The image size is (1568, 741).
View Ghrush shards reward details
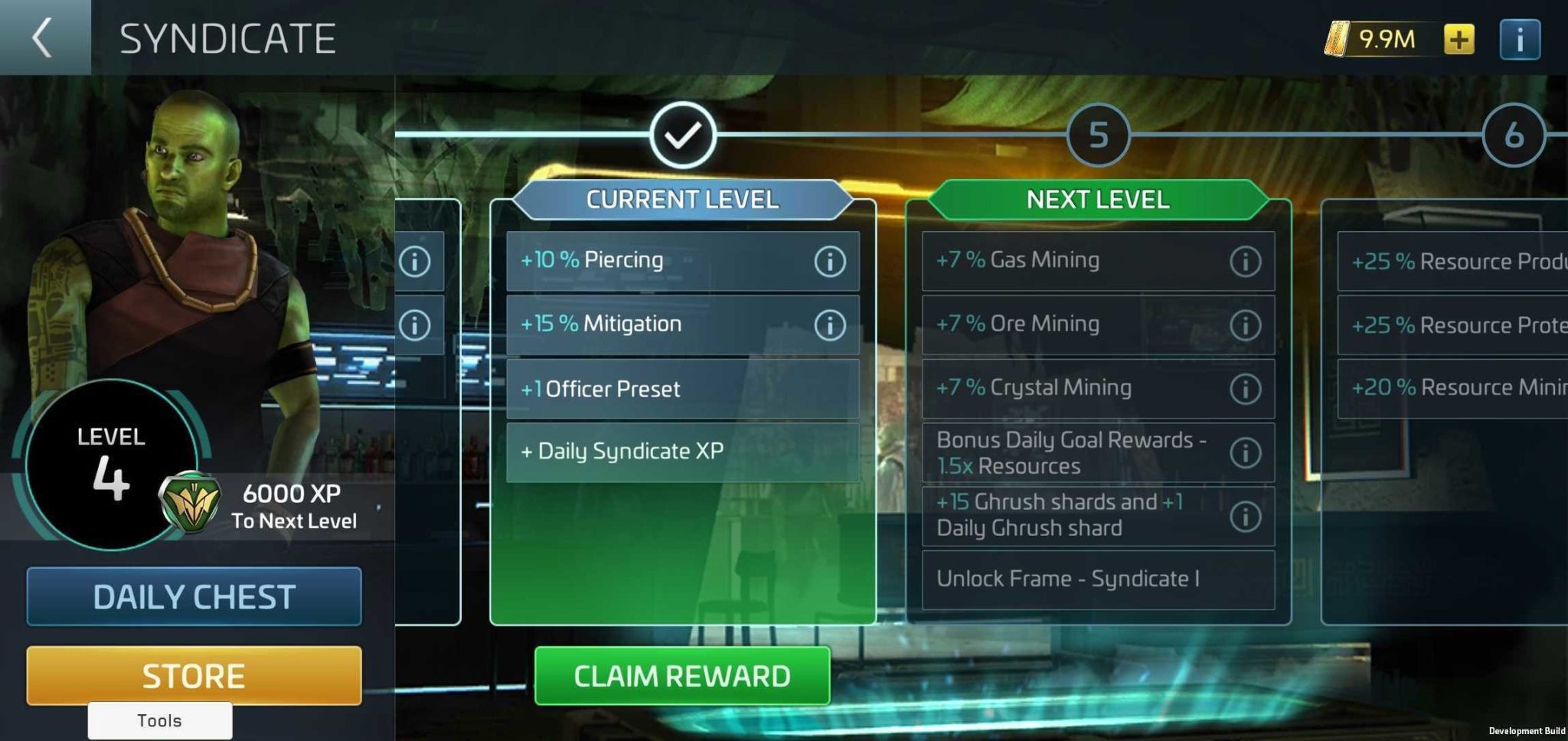pyautogui.click(x=1245, y=514)
